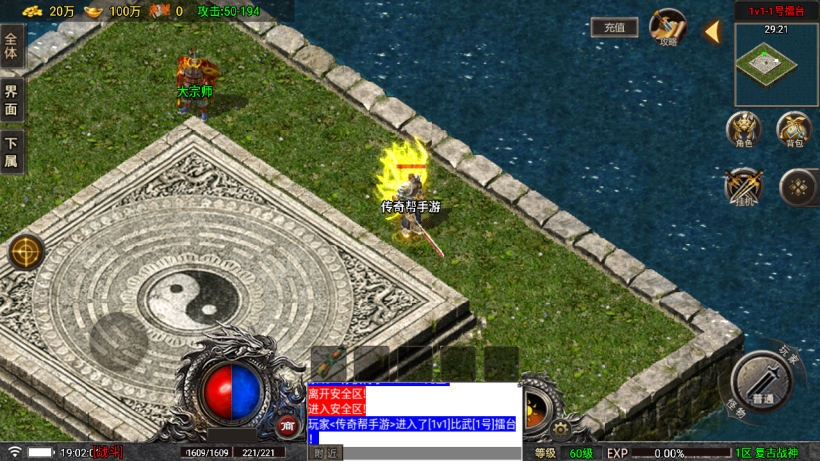Switch to the 界面 tab
820x461 pixels.
tap(11, 100)
